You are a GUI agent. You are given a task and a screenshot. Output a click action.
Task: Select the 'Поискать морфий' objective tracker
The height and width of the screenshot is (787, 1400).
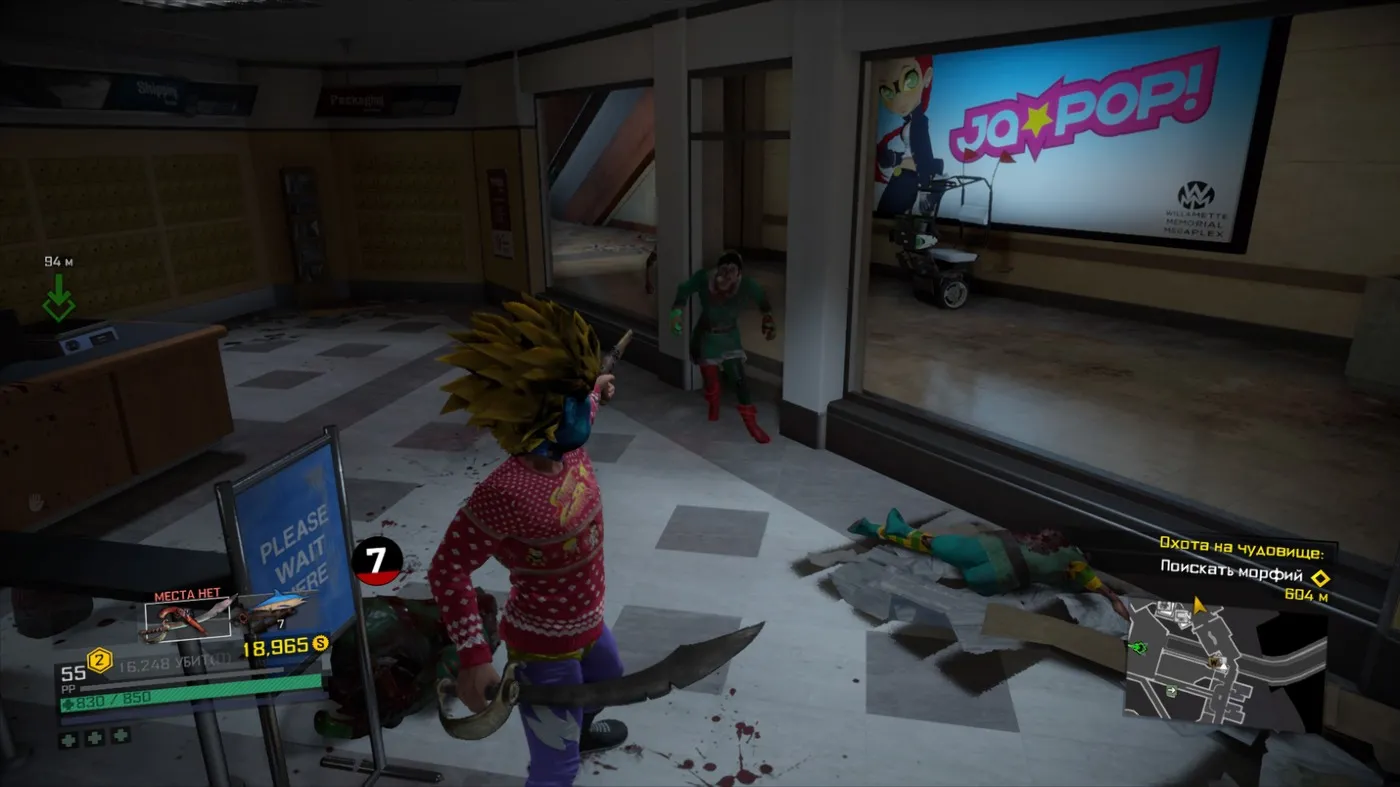1234,578
